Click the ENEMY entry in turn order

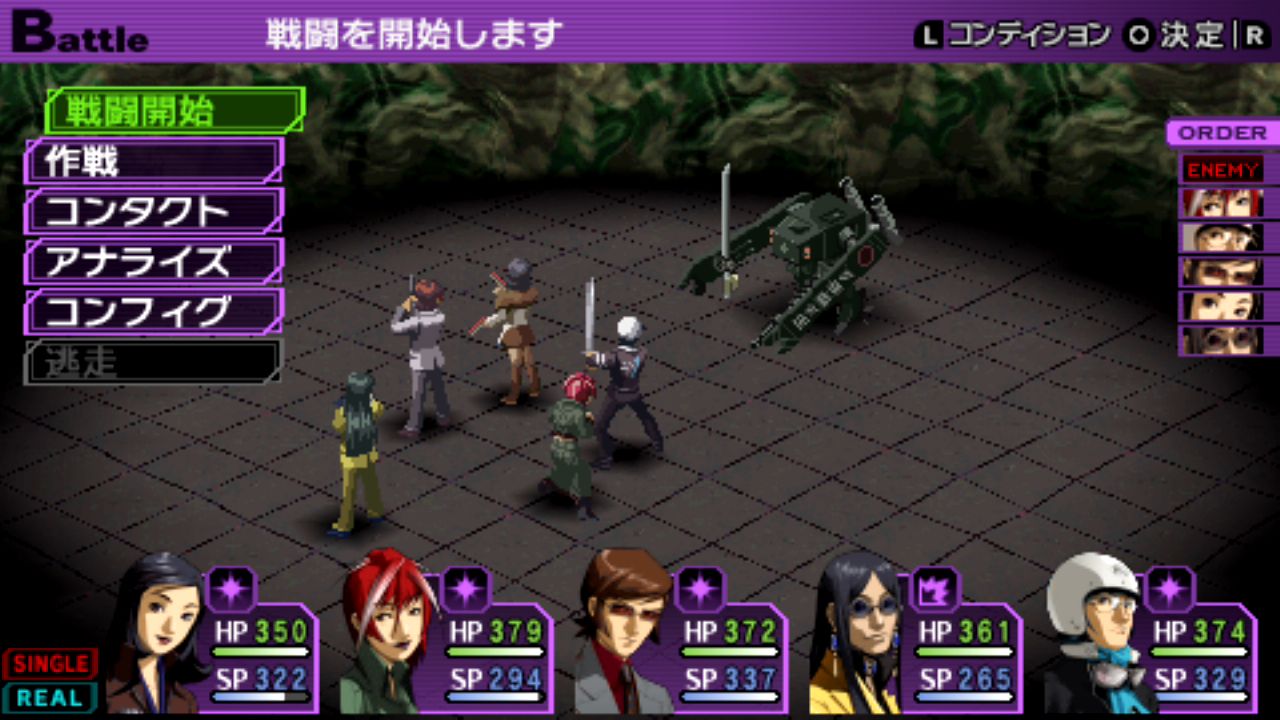(1221, 168)
